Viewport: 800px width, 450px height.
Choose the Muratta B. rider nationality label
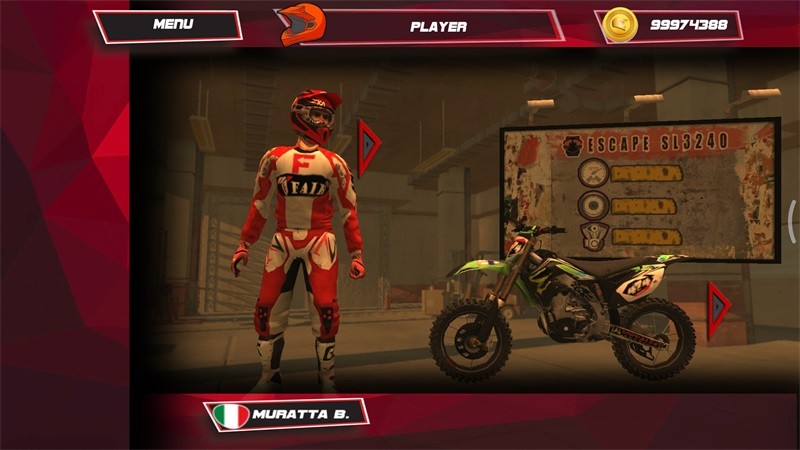pyautogui.click(x=287, y=414)
